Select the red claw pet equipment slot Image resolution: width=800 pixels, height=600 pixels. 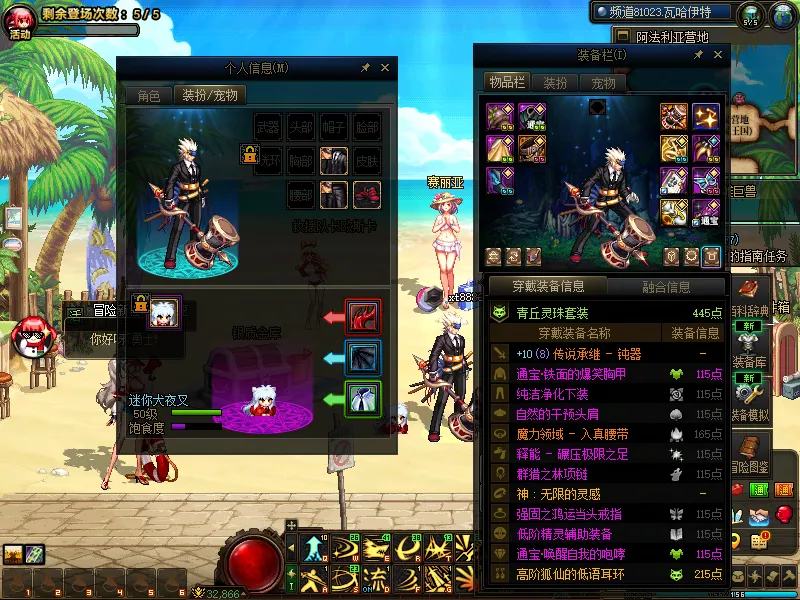click(x=360, y=317)
